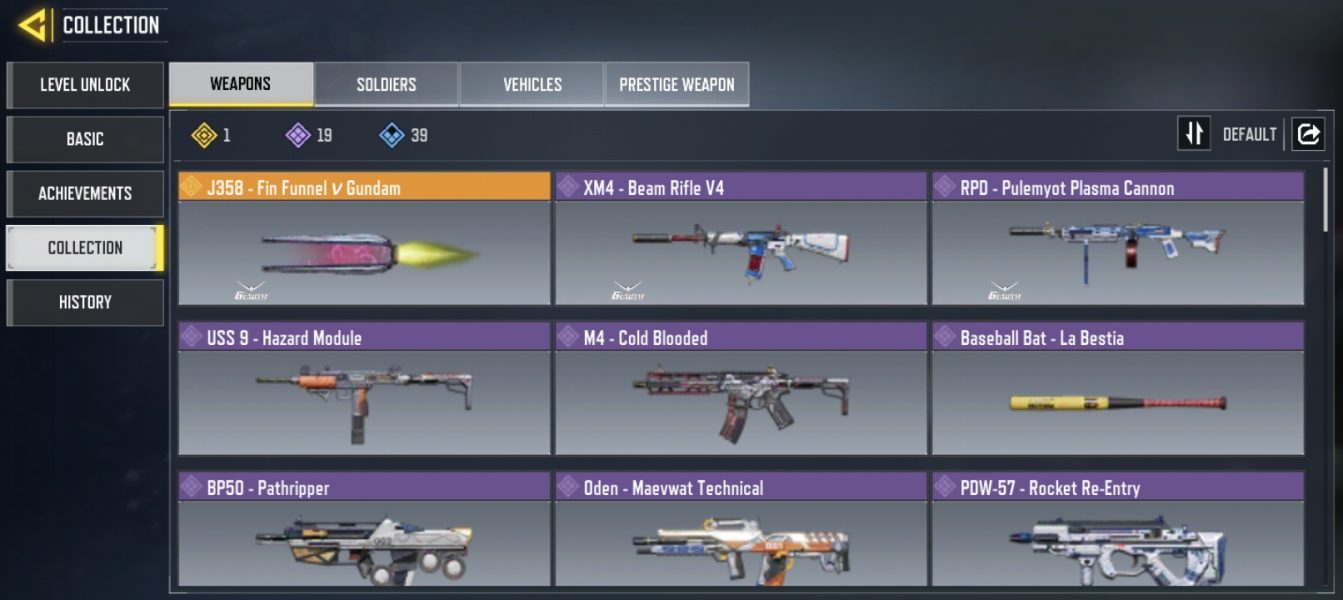Open the Prestige Weapon tab
The width and height of the screenshot is (1343, 600).
(677, 85)
